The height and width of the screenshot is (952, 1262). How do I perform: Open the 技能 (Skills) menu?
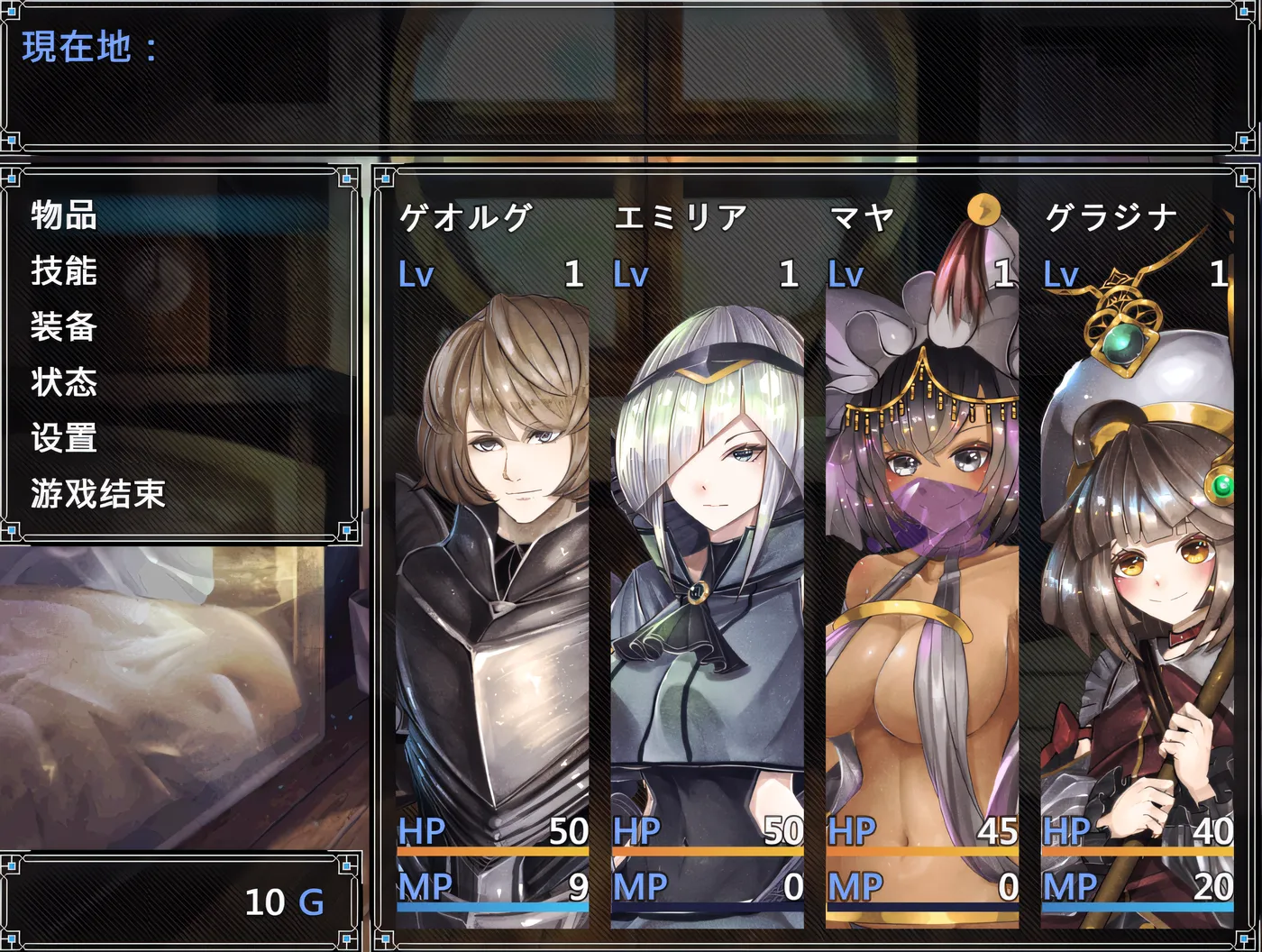point(63,272)
